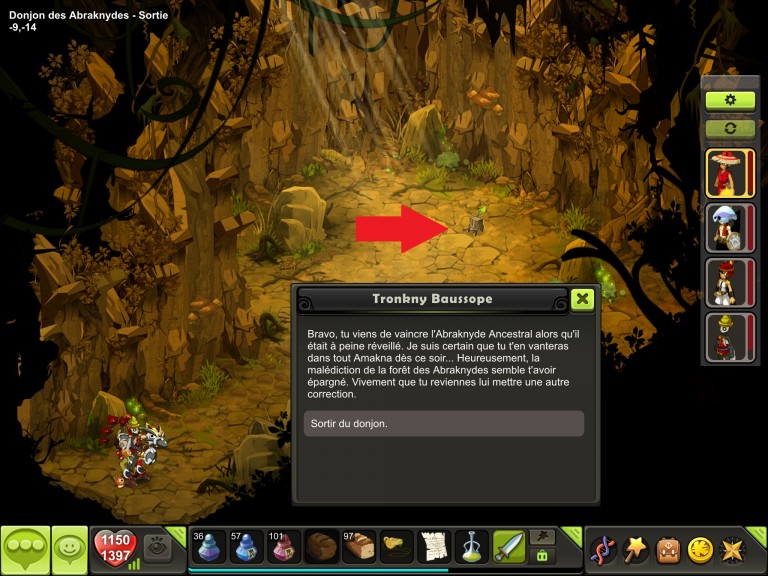Viewport: 768px width, 576px height.
Task: Open the spells magic wand icon
Action: click(635, 549)
